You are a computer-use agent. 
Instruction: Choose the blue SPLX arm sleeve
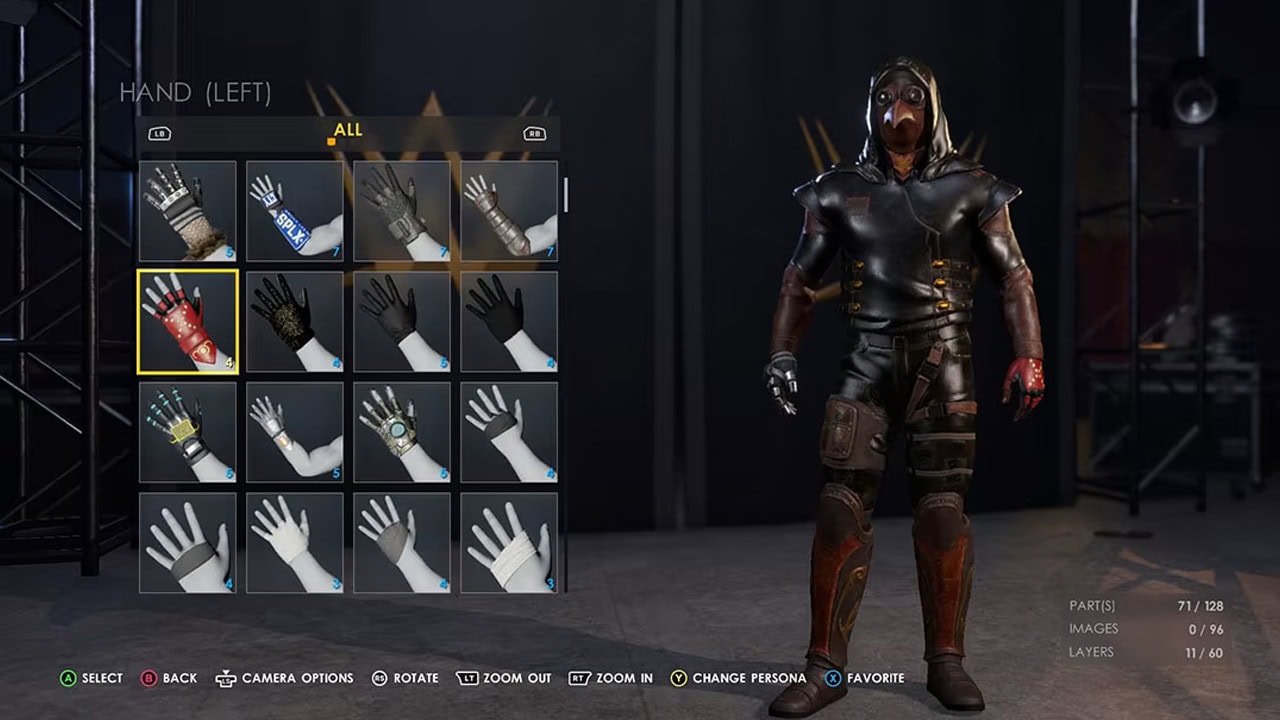[295, 211]
